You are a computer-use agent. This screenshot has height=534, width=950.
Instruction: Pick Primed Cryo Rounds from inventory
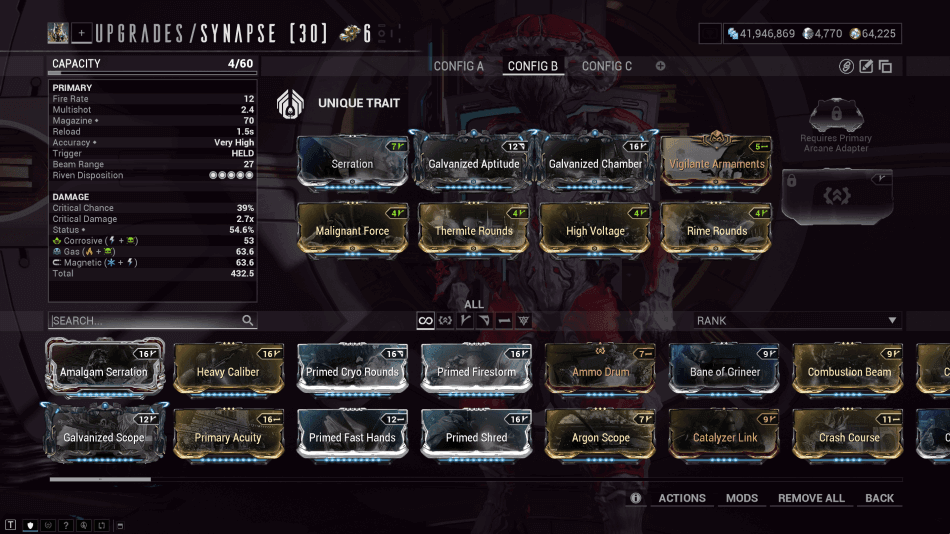pos(353,370)
